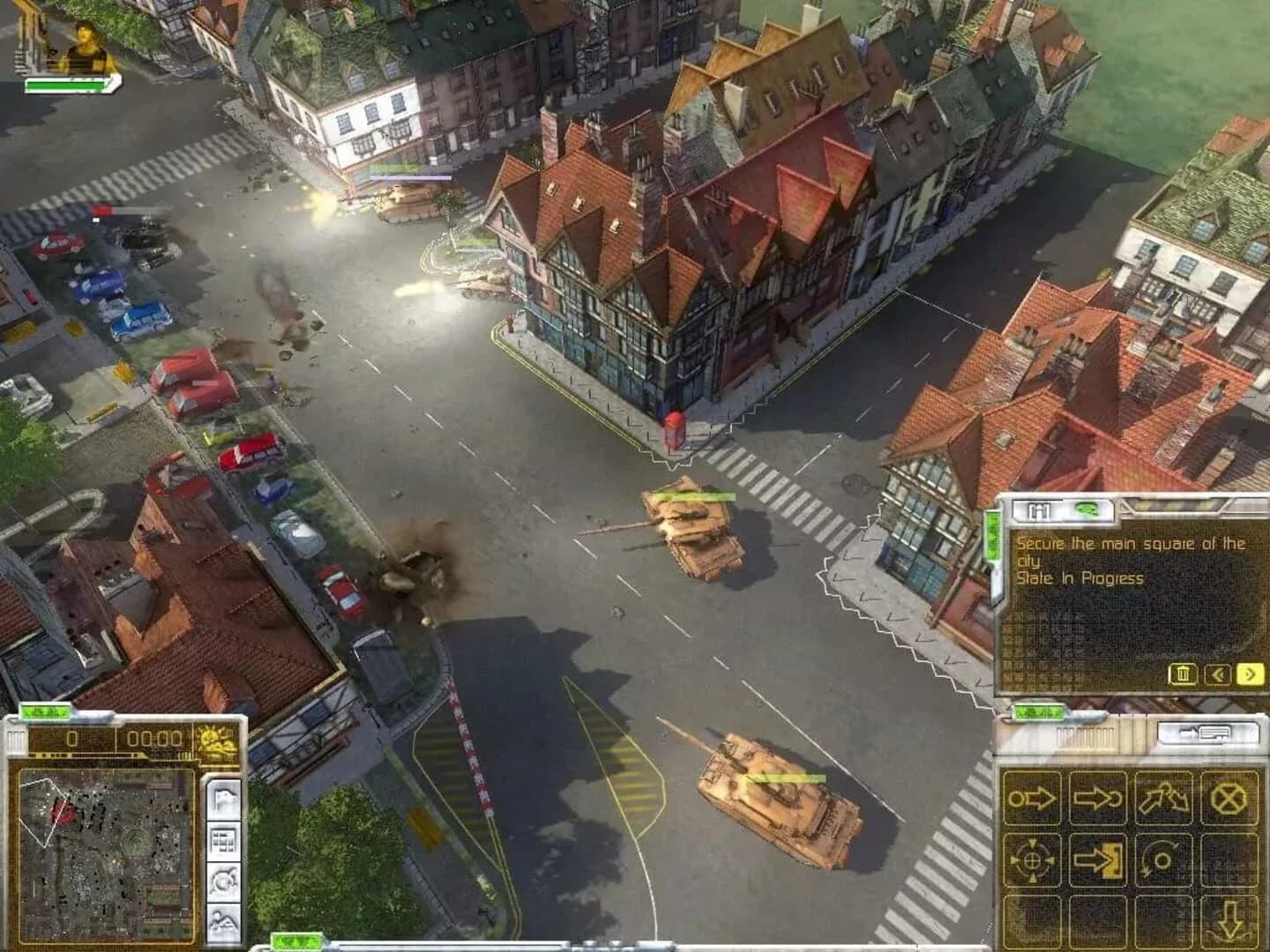
Task: Click the previous objective left chevron
Action: [1218, 675]
